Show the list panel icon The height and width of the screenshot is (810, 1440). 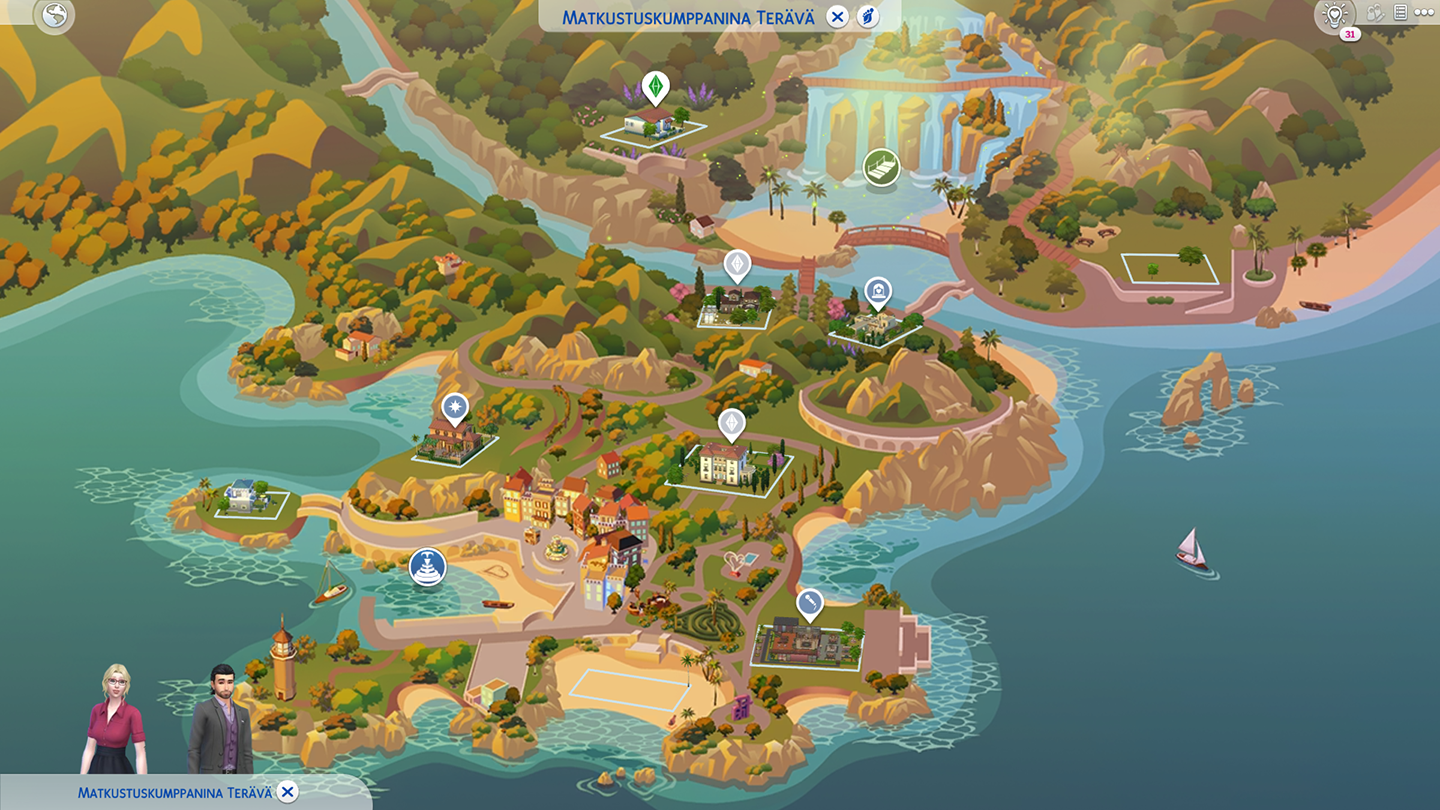[x=1400, y=13]
